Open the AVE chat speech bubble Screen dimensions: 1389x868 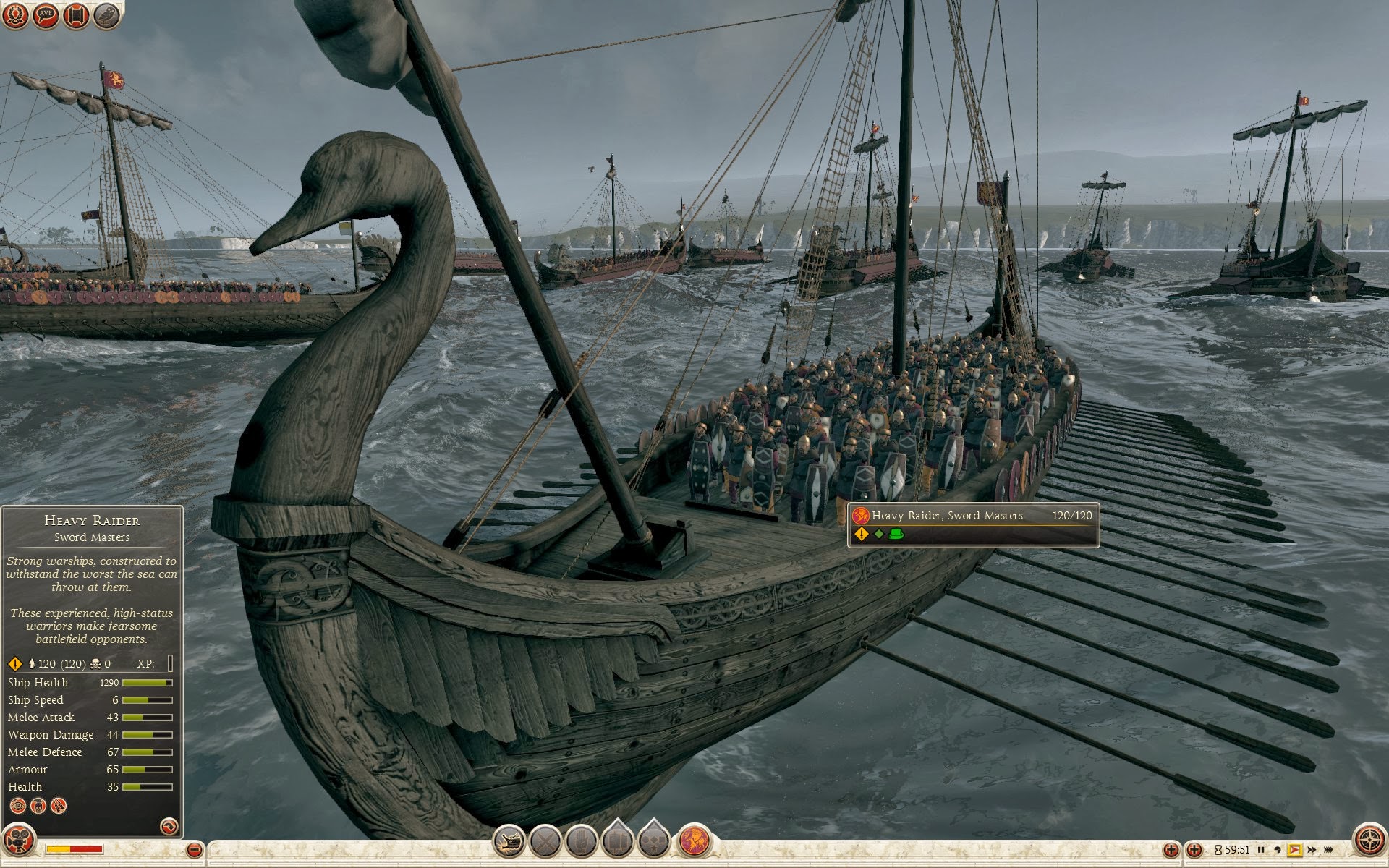46,15
